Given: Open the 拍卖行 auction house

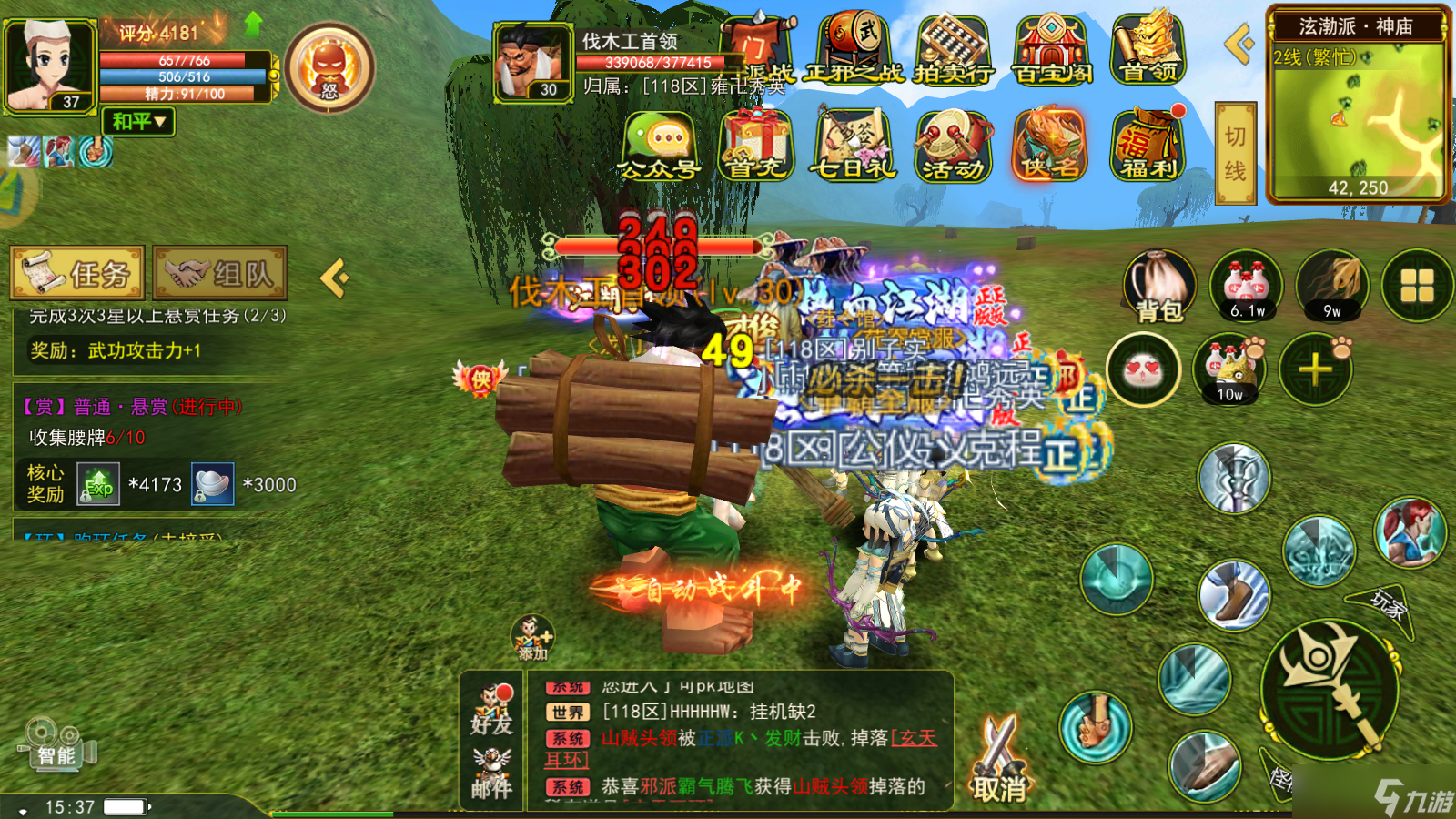Looking at the screenshot, I should point(952,51).
